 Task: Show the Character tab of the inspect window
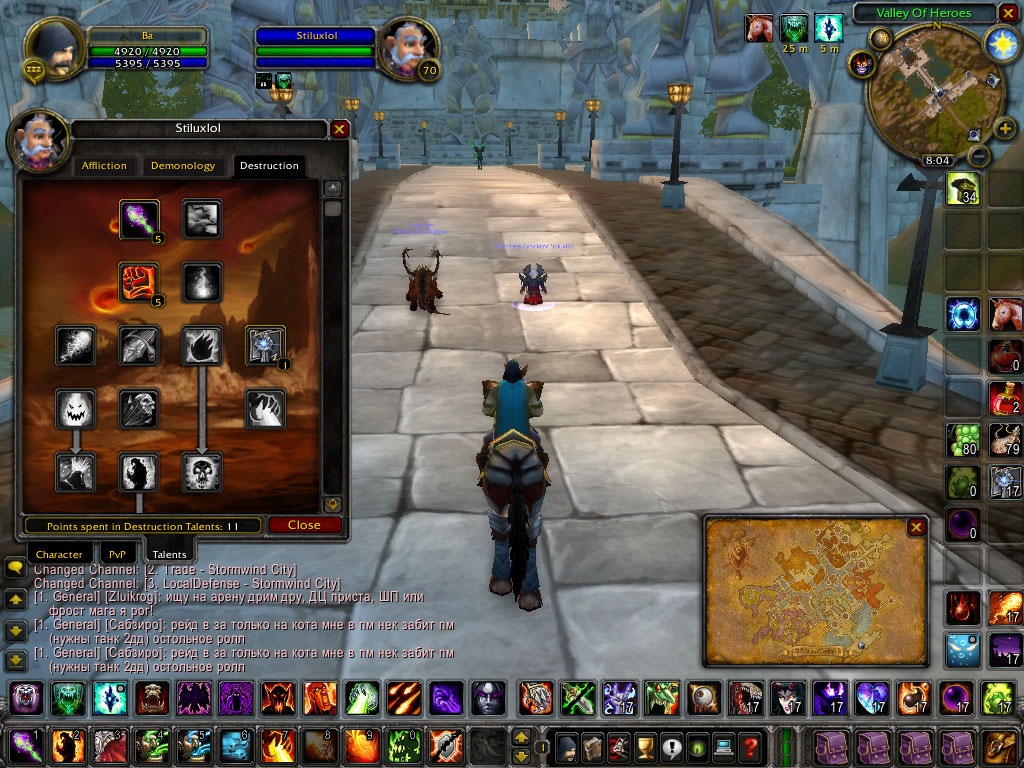point(59,554)
